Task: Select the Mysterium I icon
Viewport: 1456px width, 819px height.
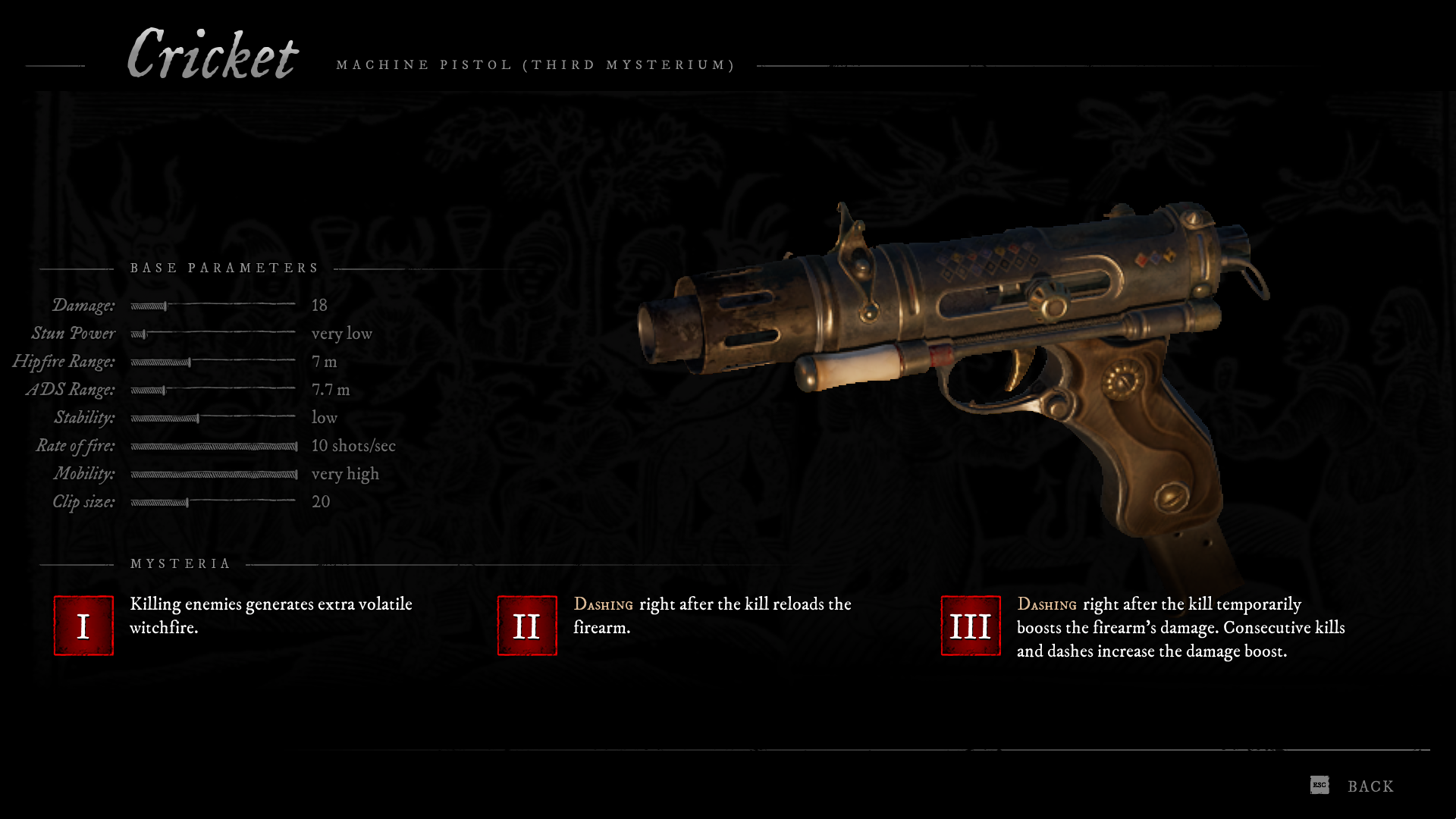Action: pyautogui.click(x=83, y=626)
